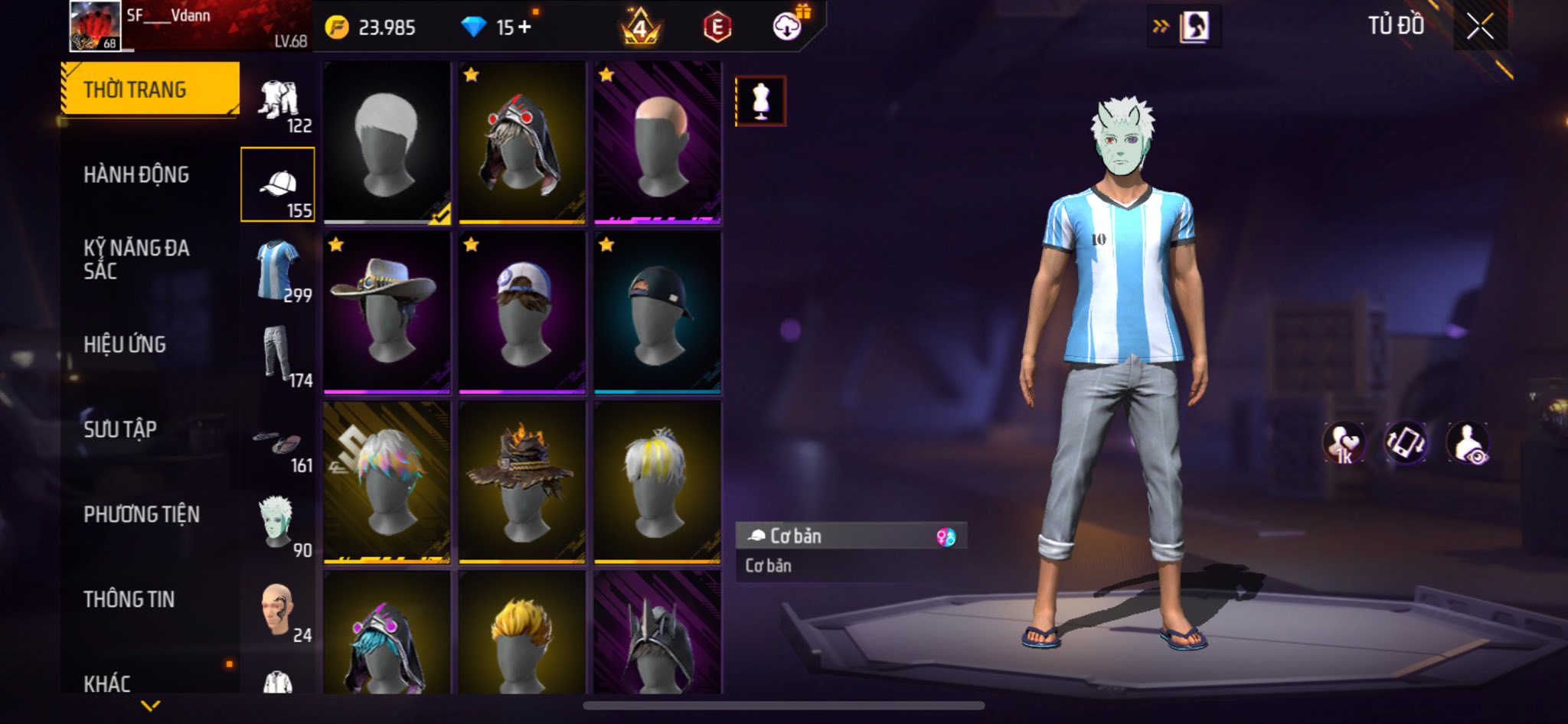This screenshot has height=724, width=1568.
Task: Open the player profile avatar
Action: point(95,26)
